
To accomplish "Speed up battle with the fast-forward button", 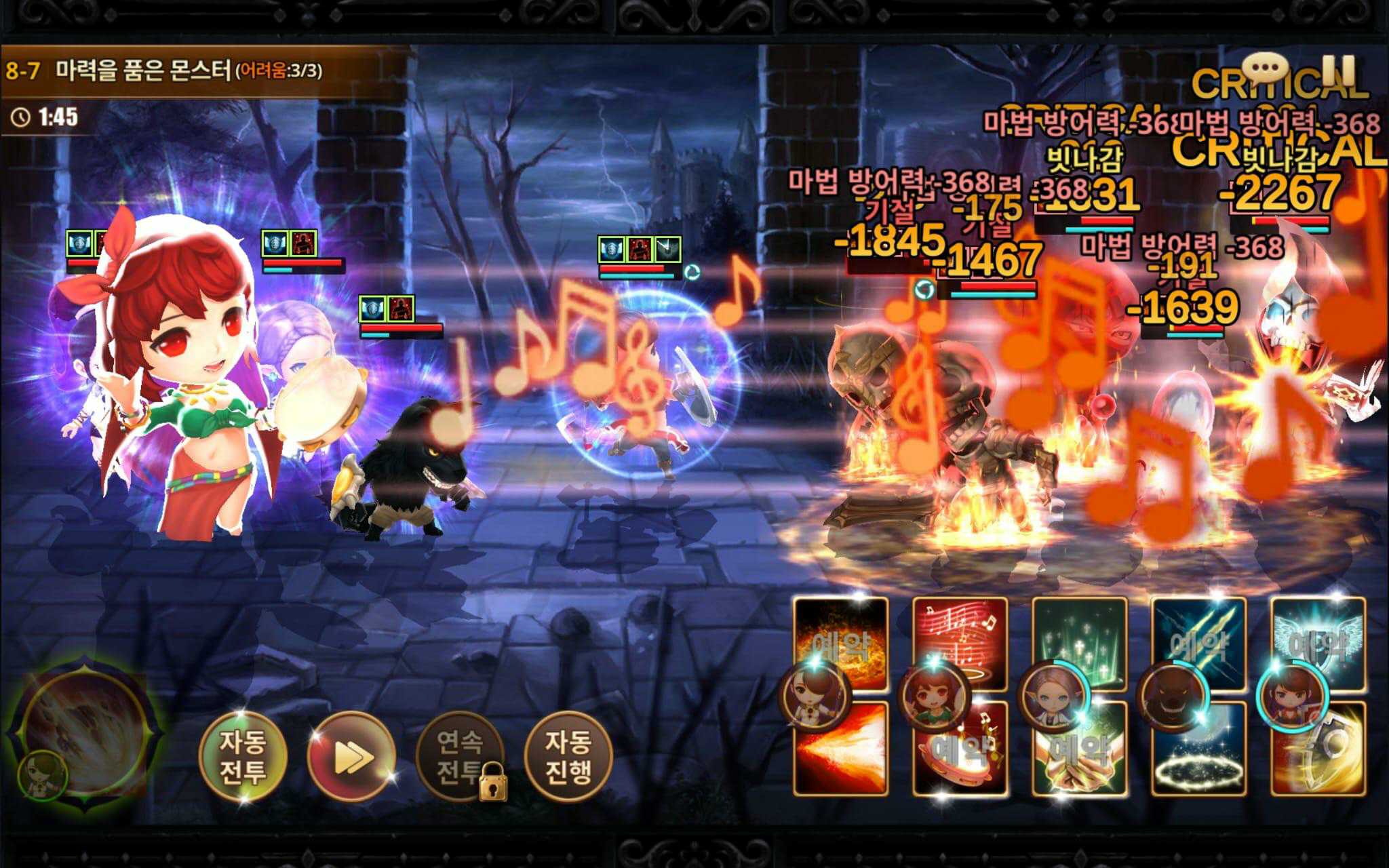I will point(351,756).
